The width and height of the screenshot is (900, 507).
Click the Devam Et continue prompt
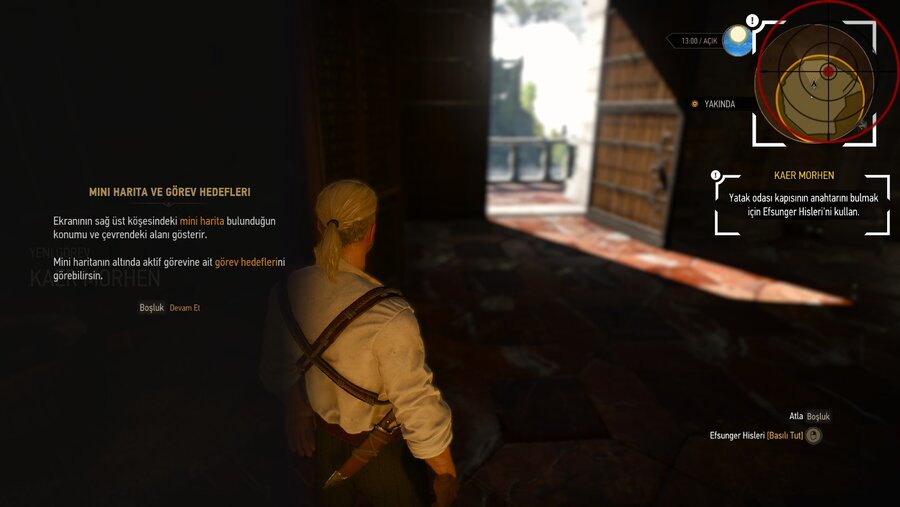[x=184, y=308]
